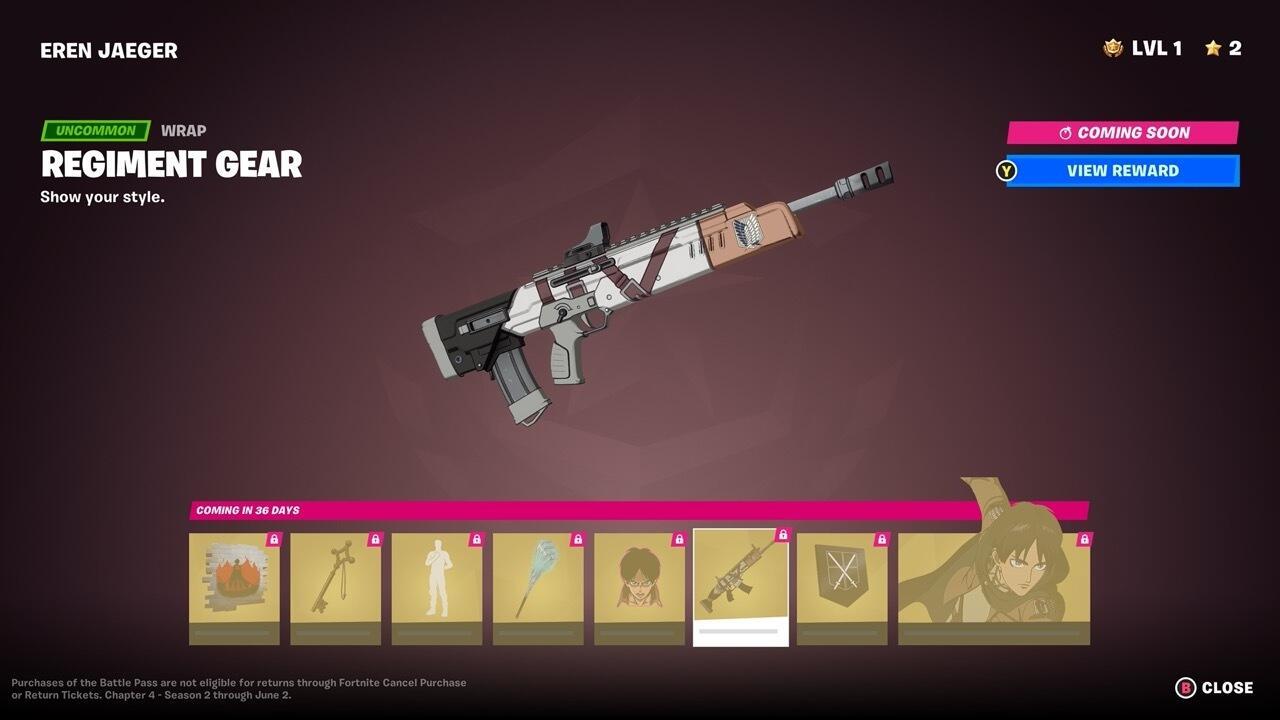Click the Uncommon rarity badge above Regiment Gear
Viewport: 1280px width, 720px height.
point(93,130)
